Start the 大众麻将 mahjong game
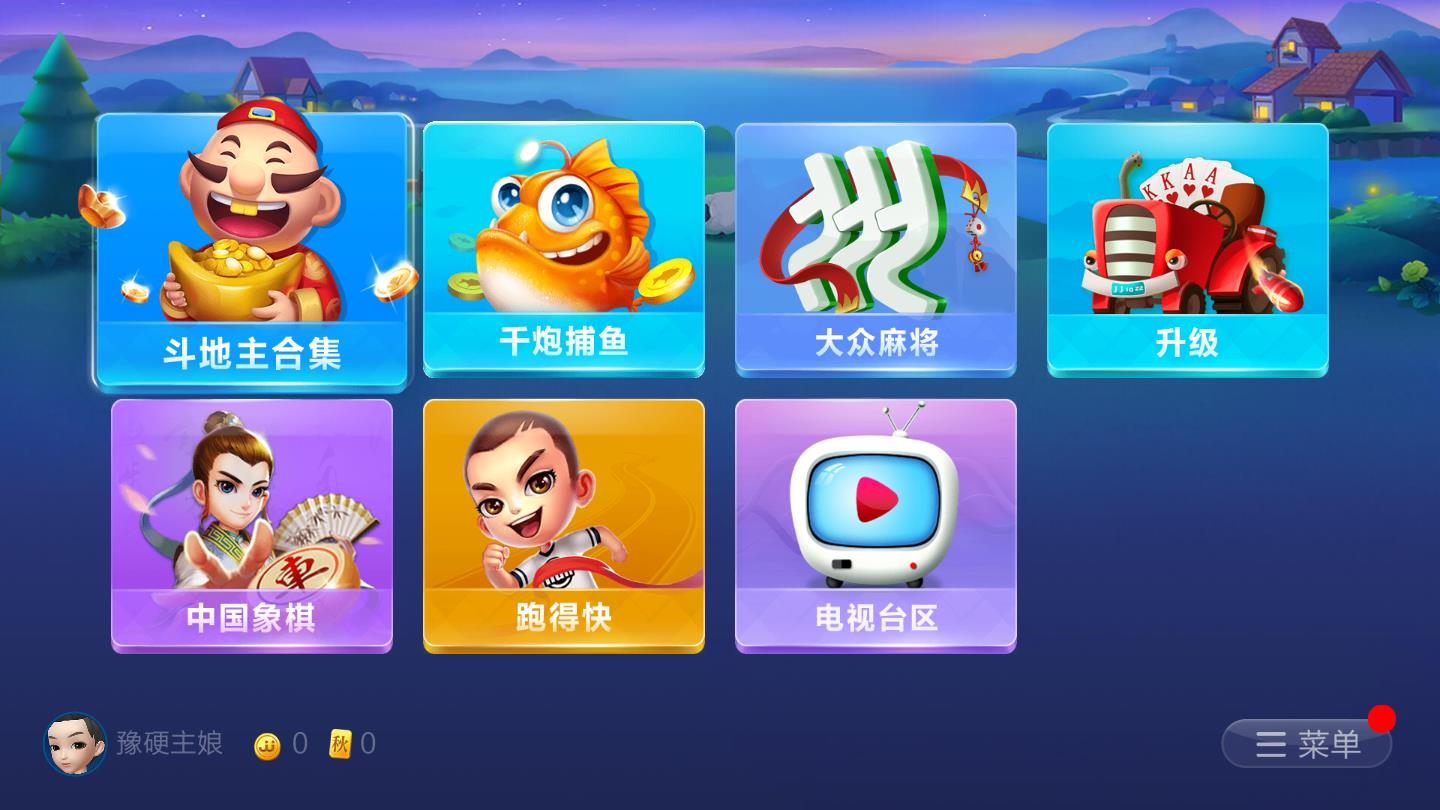The image size is (1440, 810). pos(875,250)
